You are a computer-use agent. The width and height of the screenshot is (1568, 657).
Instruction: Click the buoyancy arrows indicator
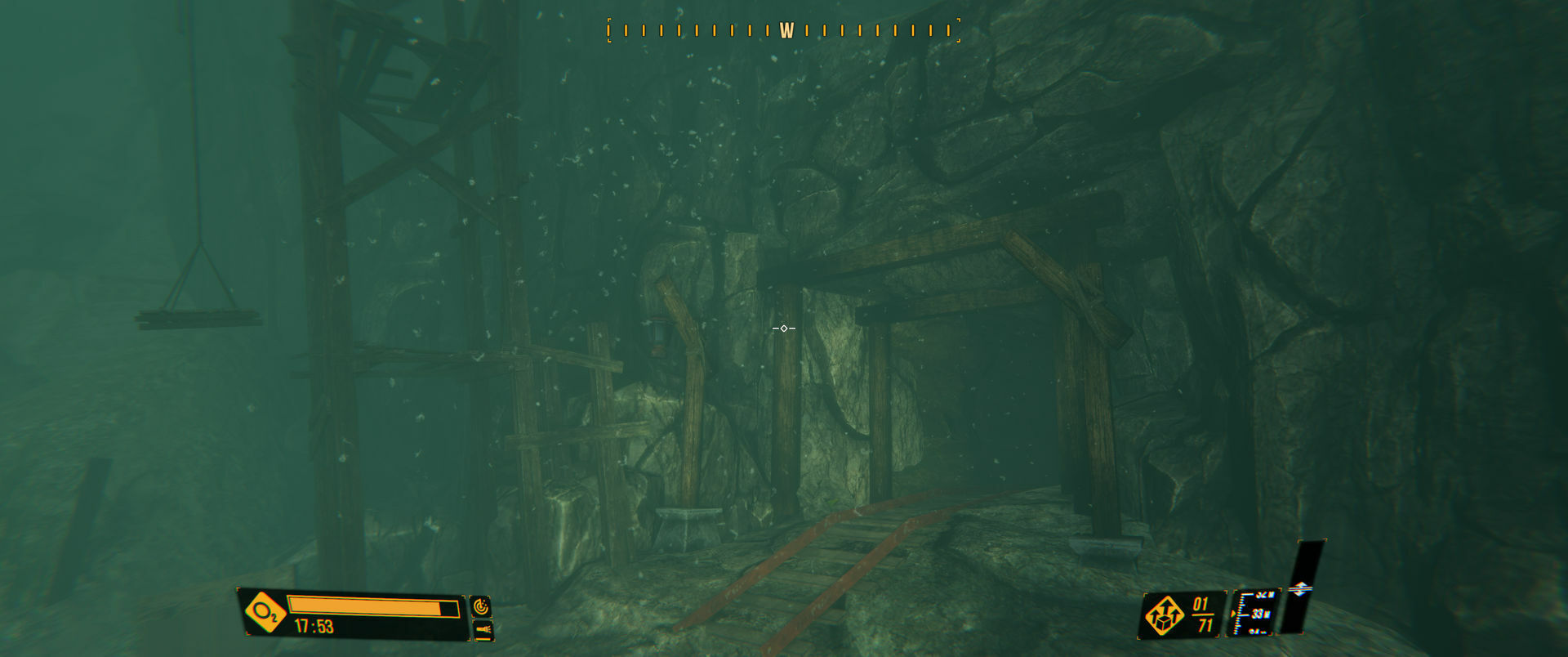[x=1302, y=587]
